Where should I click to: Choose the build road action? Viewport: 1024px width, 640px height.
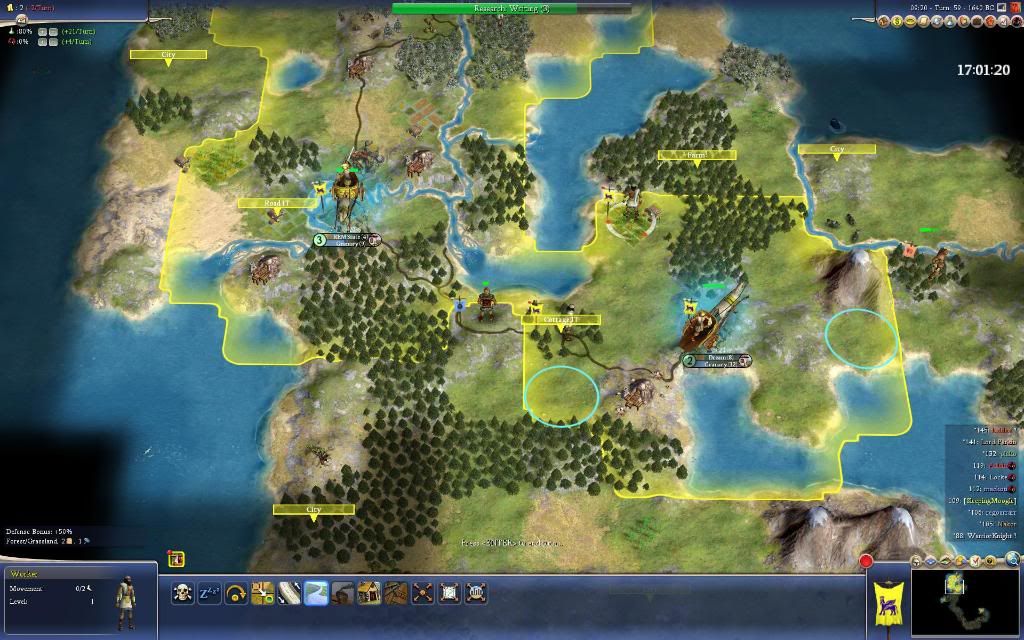290,592
